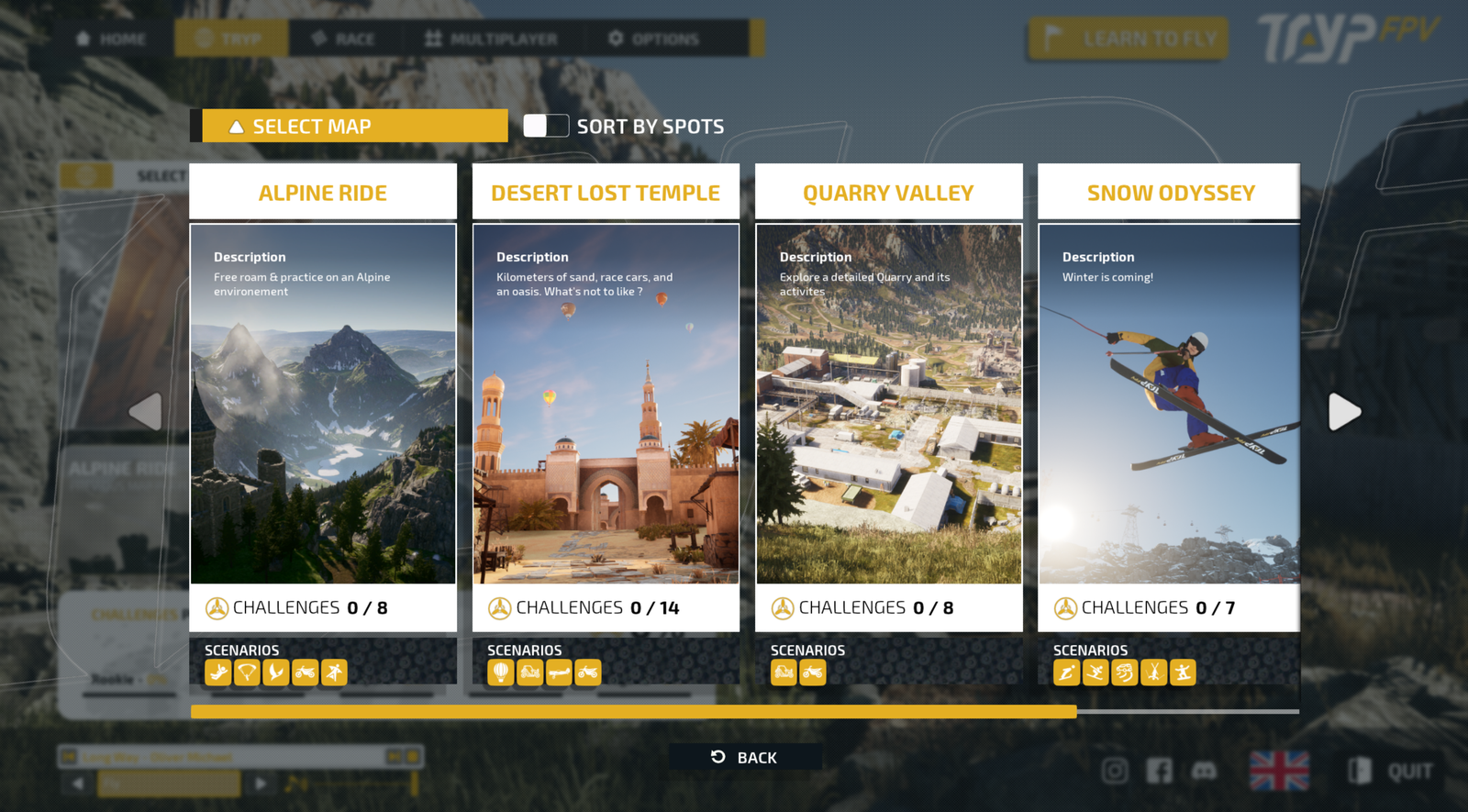Show previous maps with left arrow
Image resolution: width=1468 pixels, height=812 pixels.
click(x=146, y=412)
